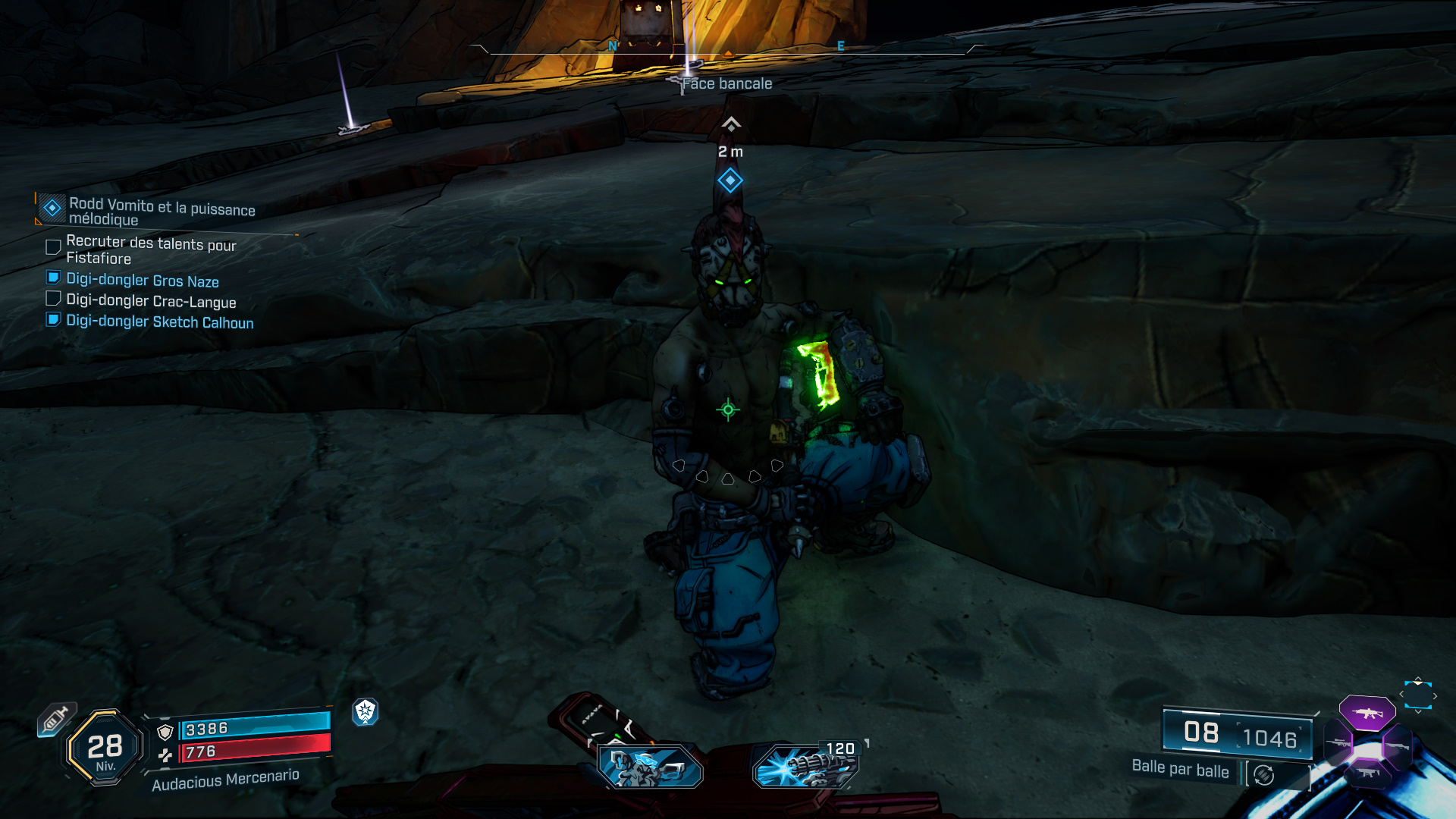Viewport: 1456px width, 819px height.
Task: Select the equipped top weapon slot
Action: 1367,713
